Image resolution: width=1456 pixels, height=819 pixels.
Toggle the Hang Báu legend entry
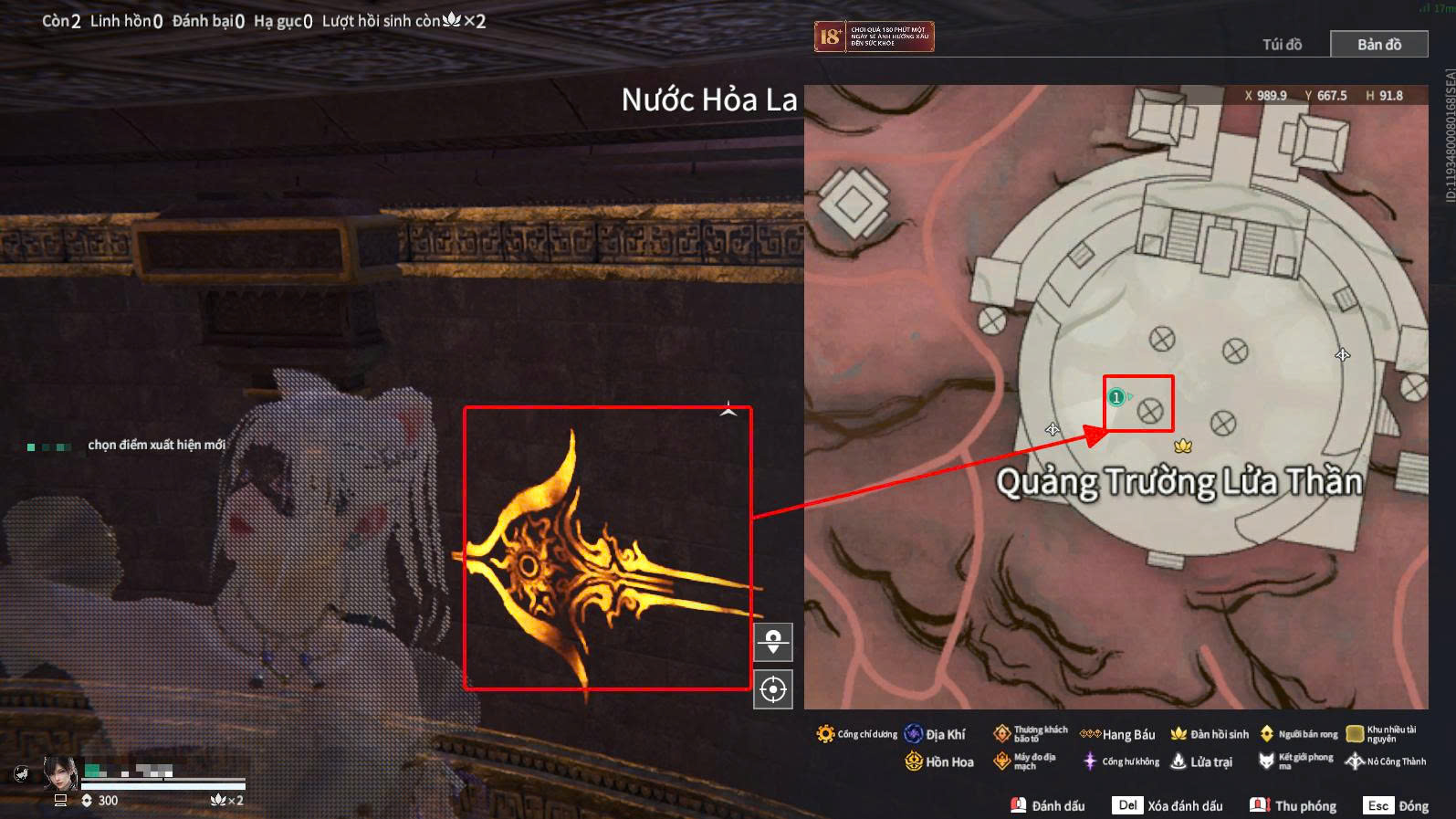point(1117,734)
